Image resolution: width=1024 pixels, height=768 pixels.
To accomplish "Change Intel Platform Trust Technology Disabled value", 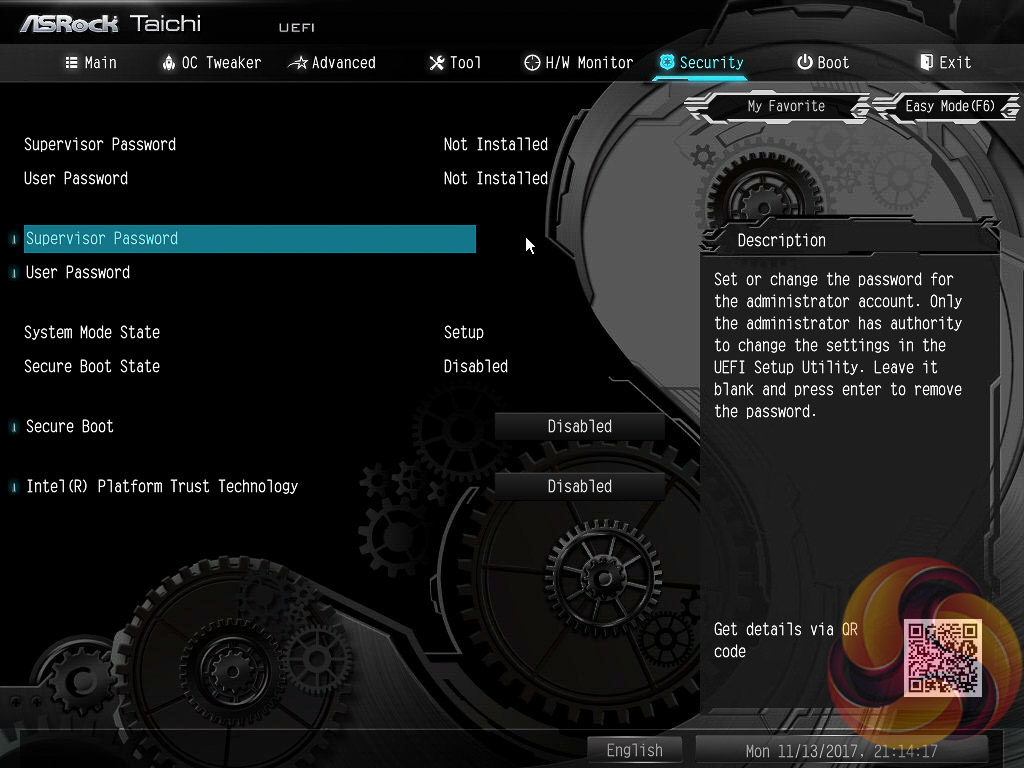I will click(580, 486).
